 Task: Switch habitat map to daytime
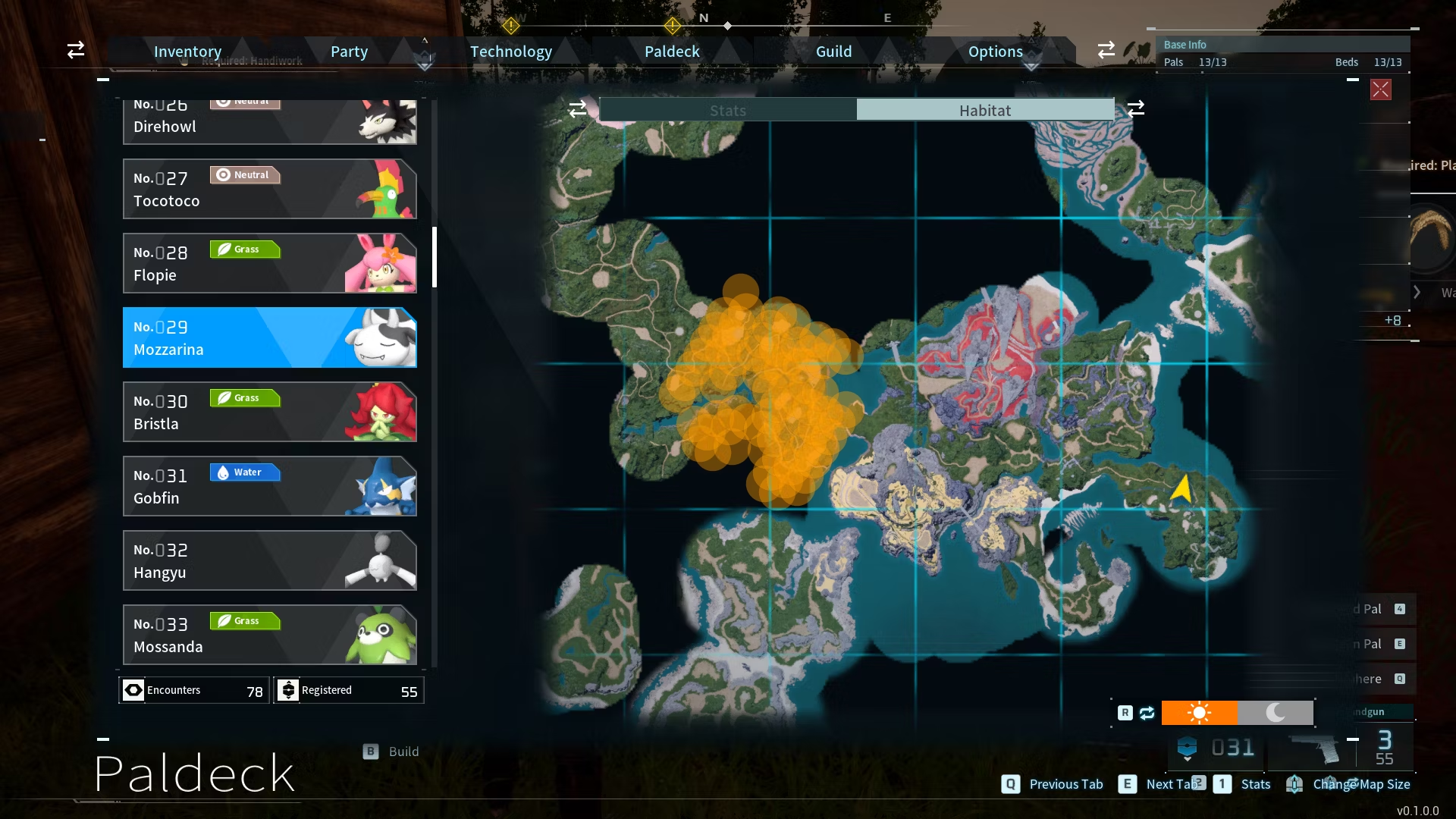(1199, 713)
